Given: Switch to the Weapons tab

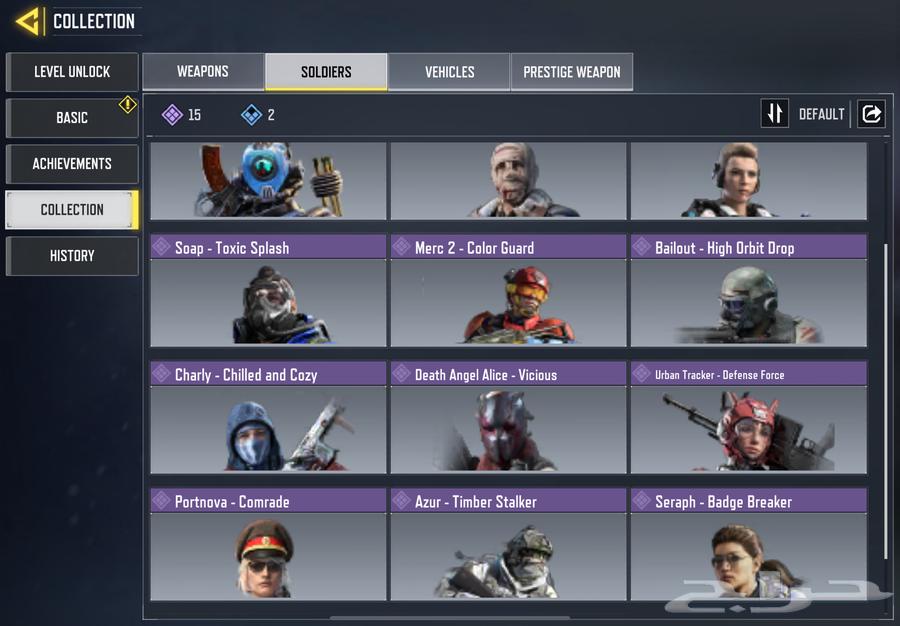Looking at the screenshot, I should pyautogui.click(x=203, y=72).
